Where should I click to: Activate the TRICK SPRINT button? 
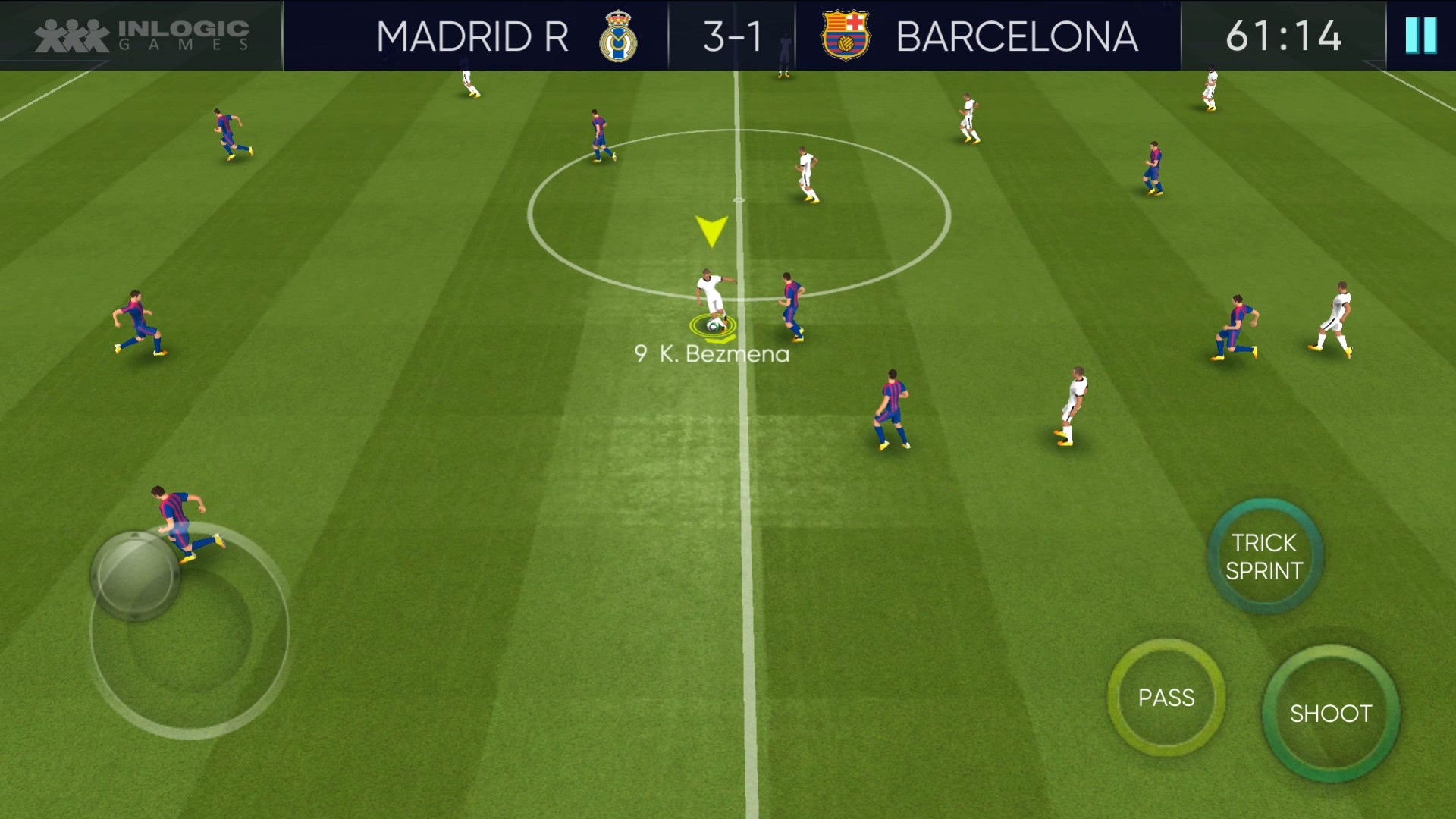pyautogui.click(x=1264, y=557)
